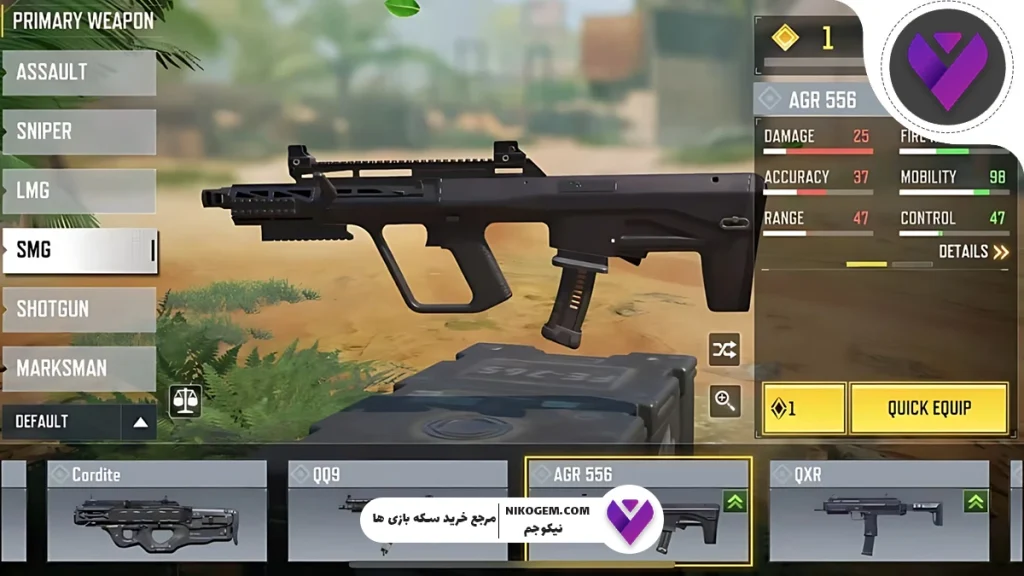Open the LMG weapon category
Viewport: 1024px width, 576px height.
(x=79, y=191)
